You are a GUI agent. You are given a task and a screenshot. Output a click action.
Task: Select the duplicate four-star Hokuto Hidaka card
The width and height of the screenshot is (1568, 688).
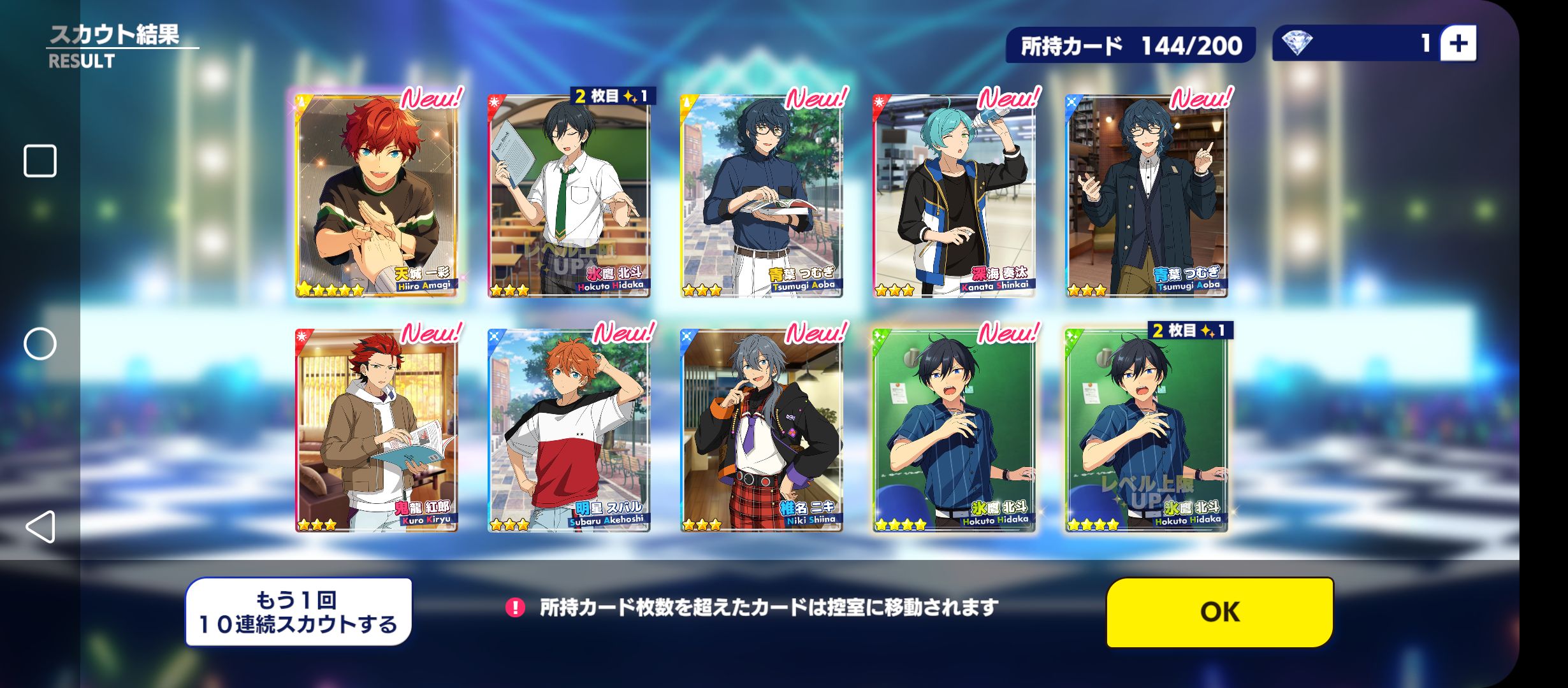(x=1146, y=431)
